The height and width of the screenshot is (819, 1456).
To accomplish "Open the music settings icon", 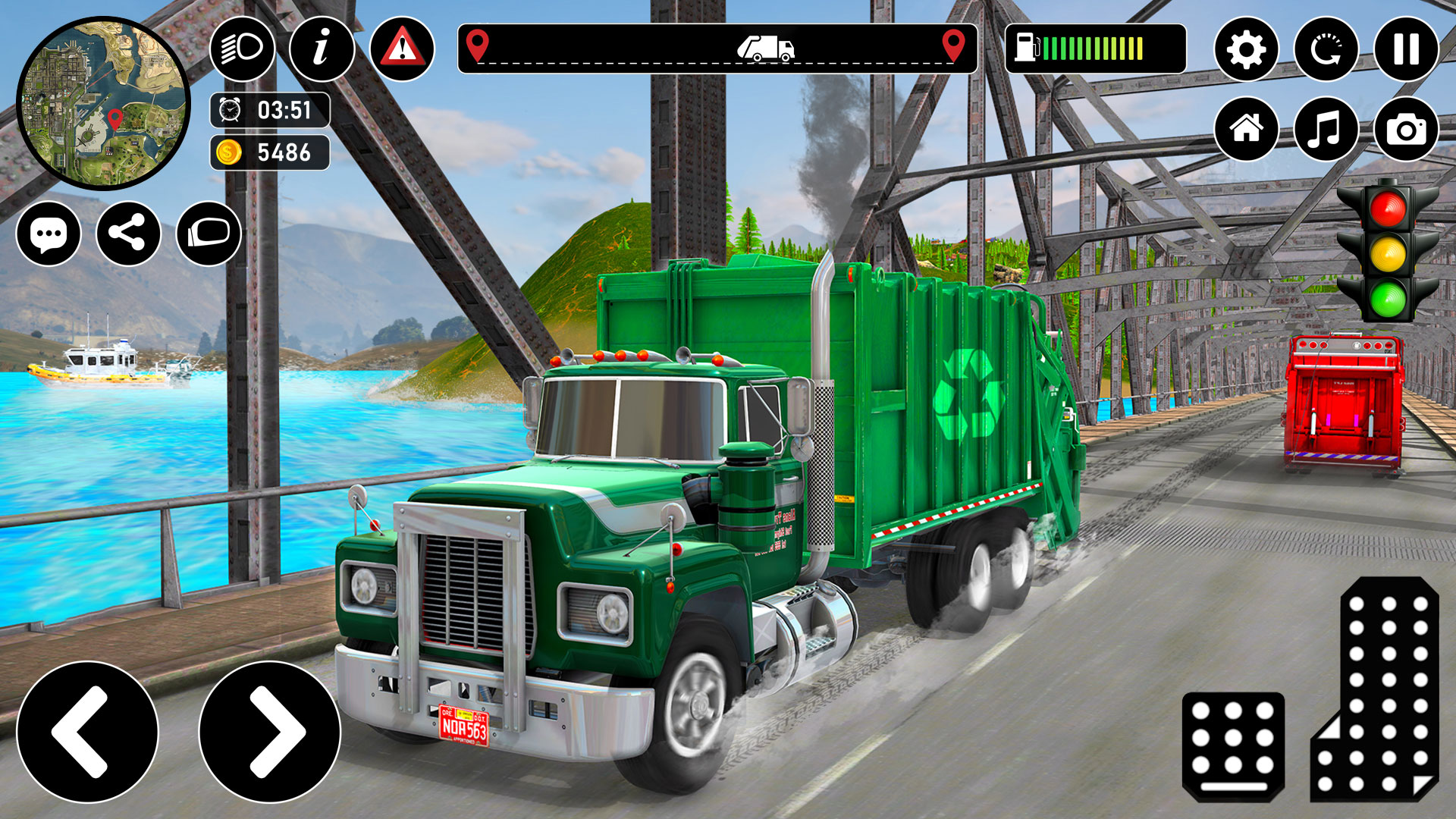I will pyautogui.click(x=1326, y=129).
